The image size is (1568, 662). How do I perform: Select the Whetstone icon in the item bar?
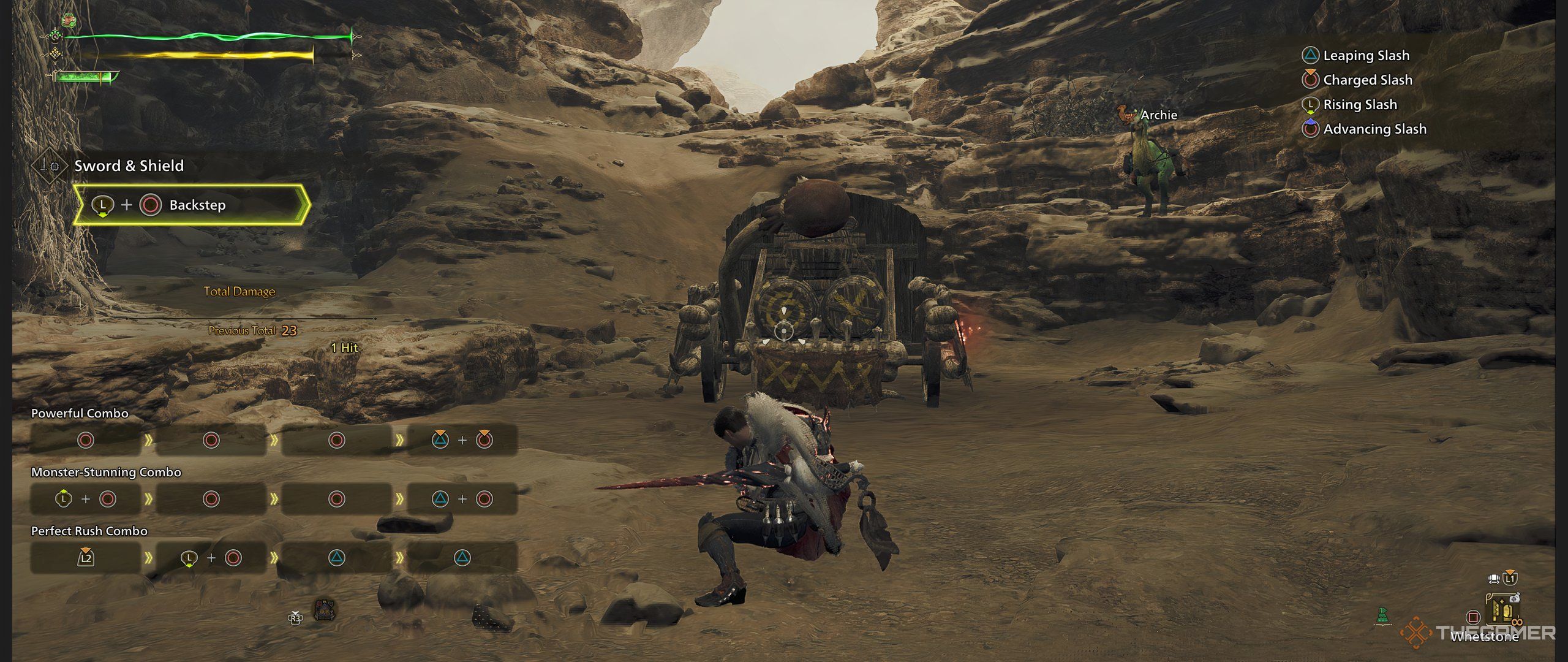(1502, 610)
